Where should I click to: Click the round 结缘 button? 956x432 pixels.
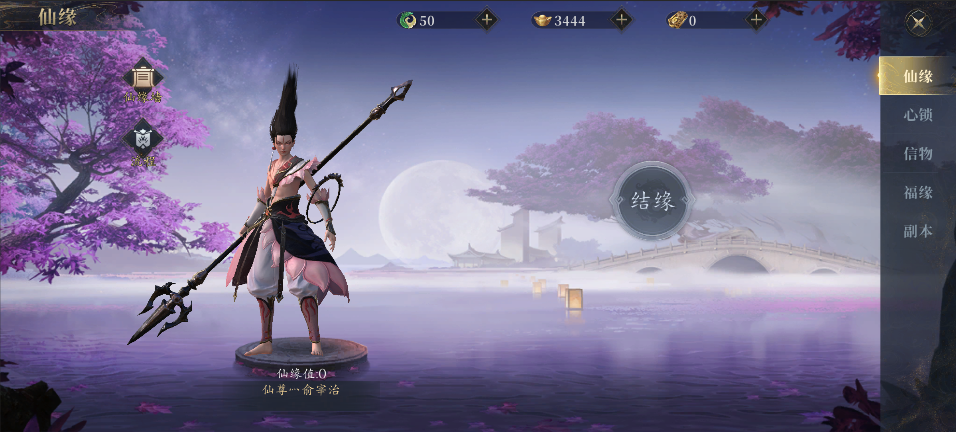point(653,201)
